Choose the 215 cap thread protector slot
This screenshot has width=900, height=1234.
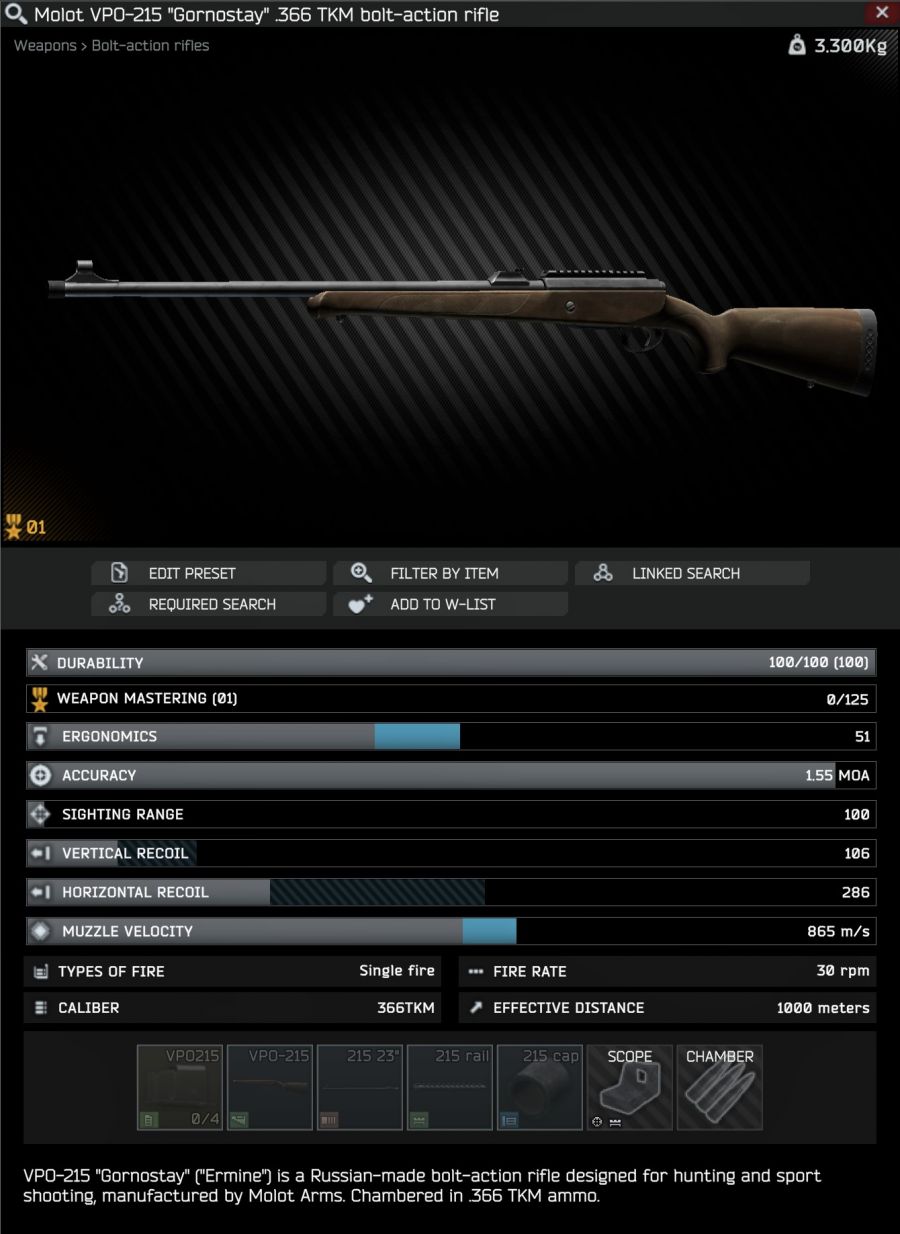click(x=540, y=1087)
